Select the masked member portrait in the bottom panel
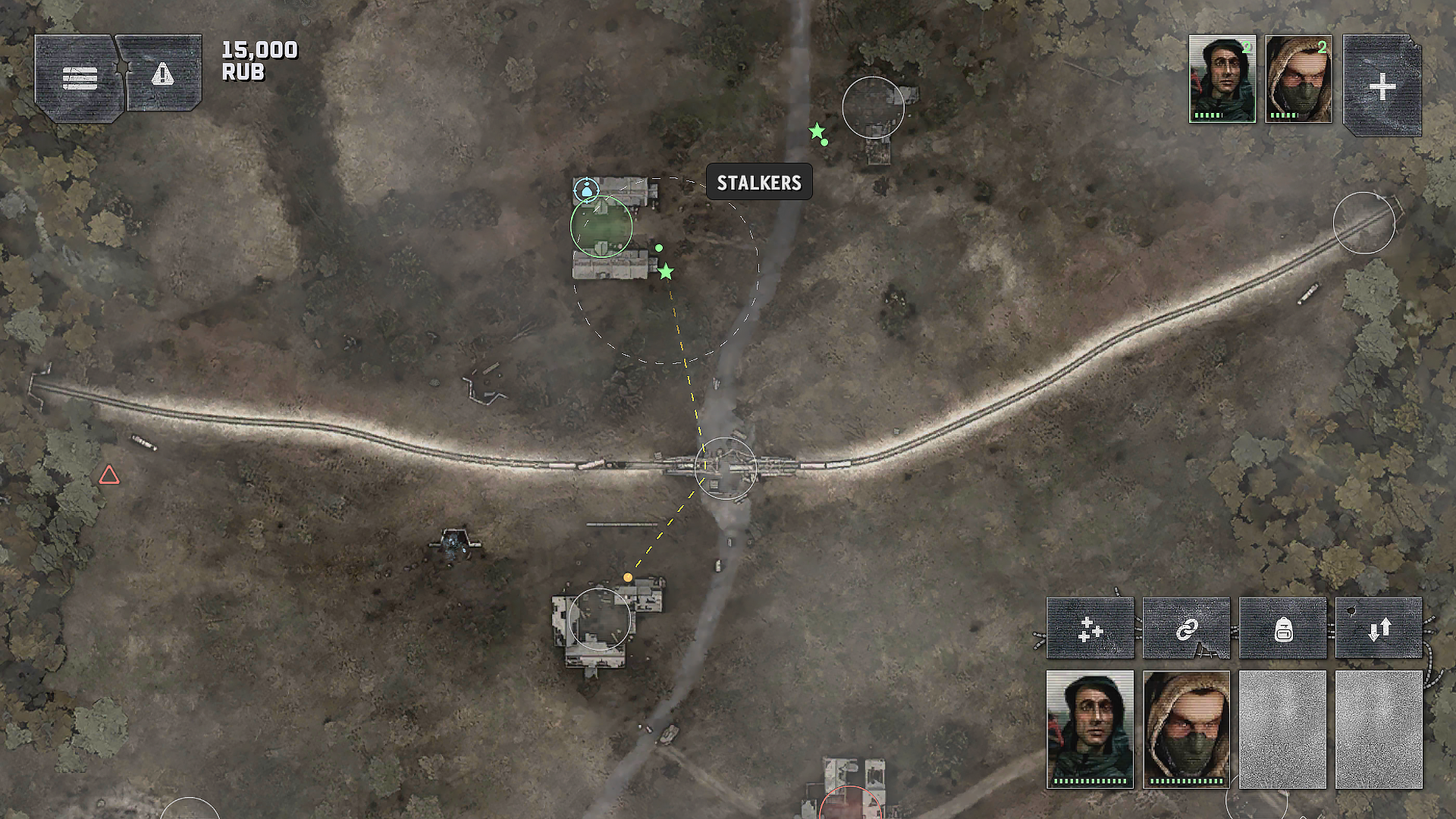The height and width of the screenshot is (819, 1456). point(1186,728)
